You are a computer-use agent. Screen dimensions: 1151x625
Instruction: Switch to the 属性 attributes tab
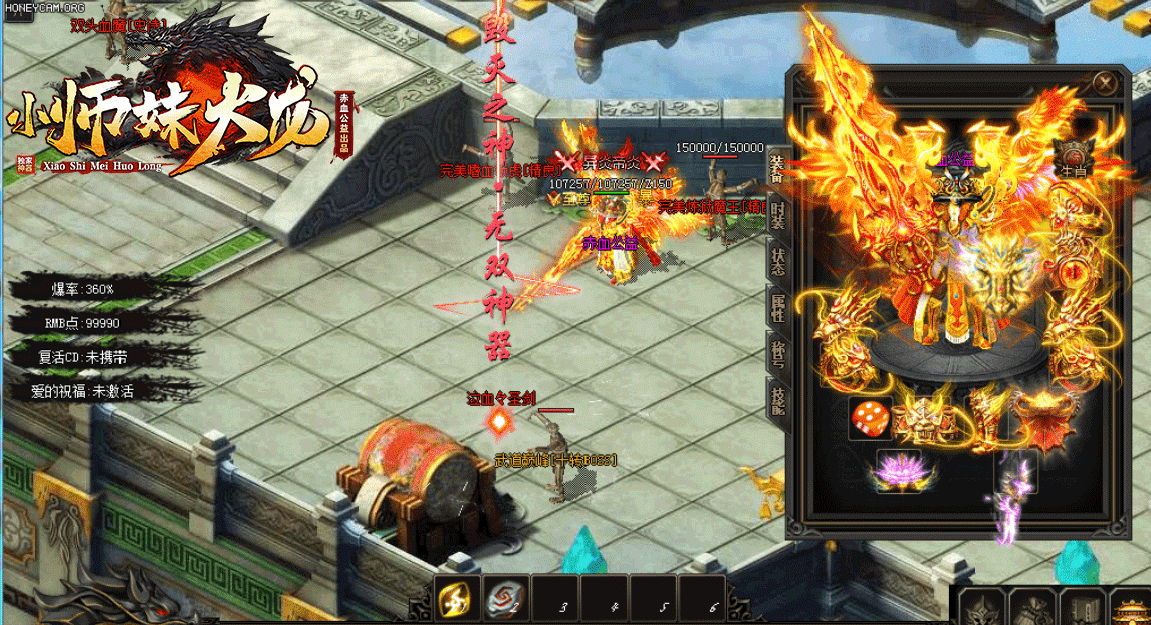[x=777, y=306]
